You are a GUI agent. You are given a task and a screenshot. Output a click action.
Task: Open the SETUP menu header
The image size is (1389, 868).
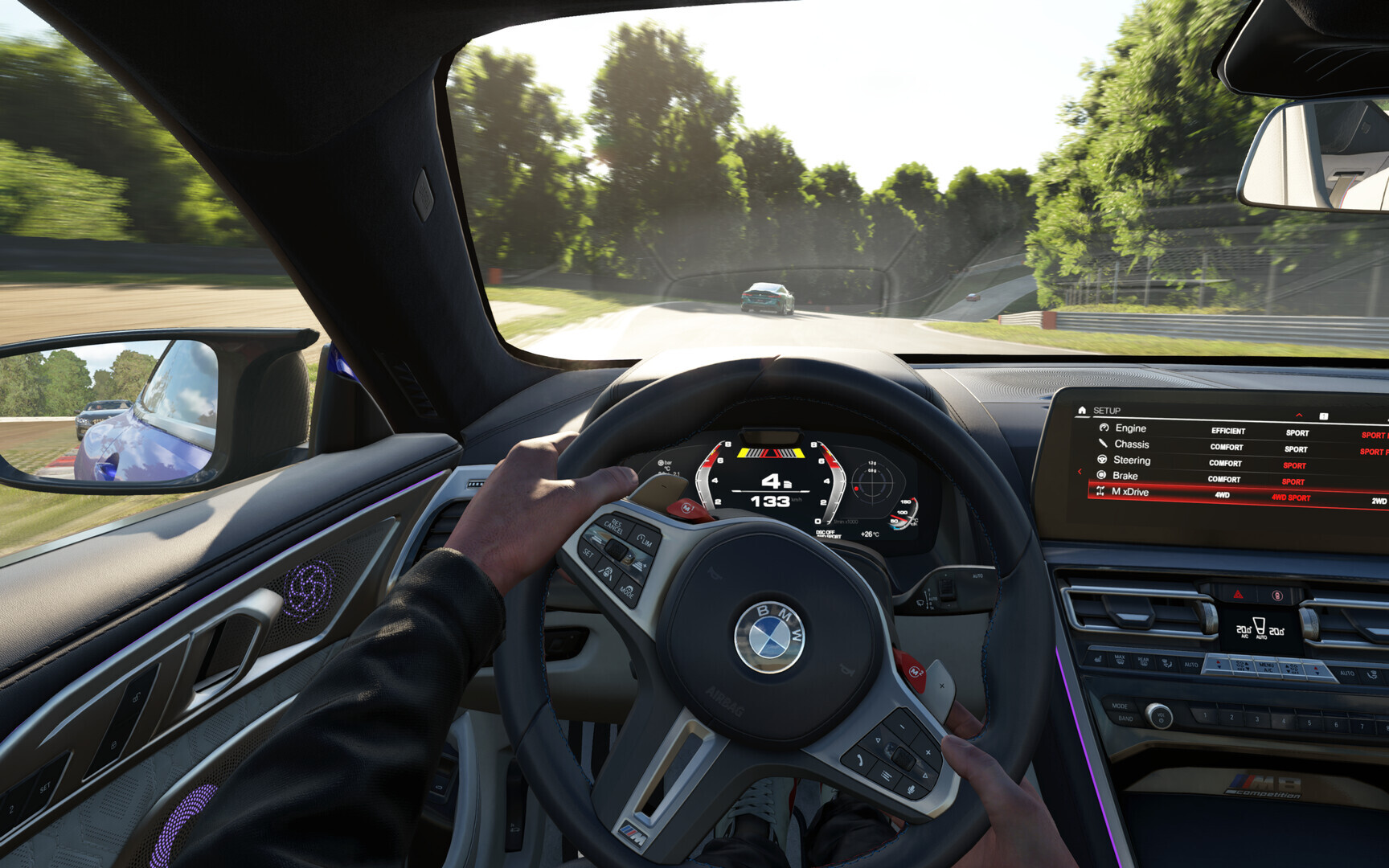coord(1107,411)
